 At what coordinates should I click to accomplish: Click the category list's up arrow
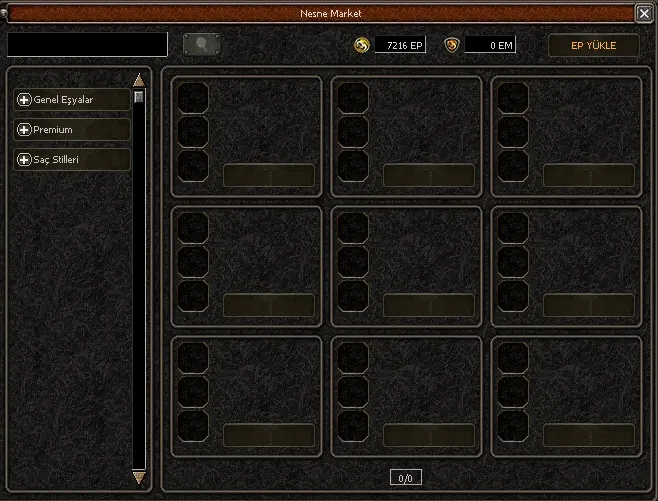pos(139,80)
